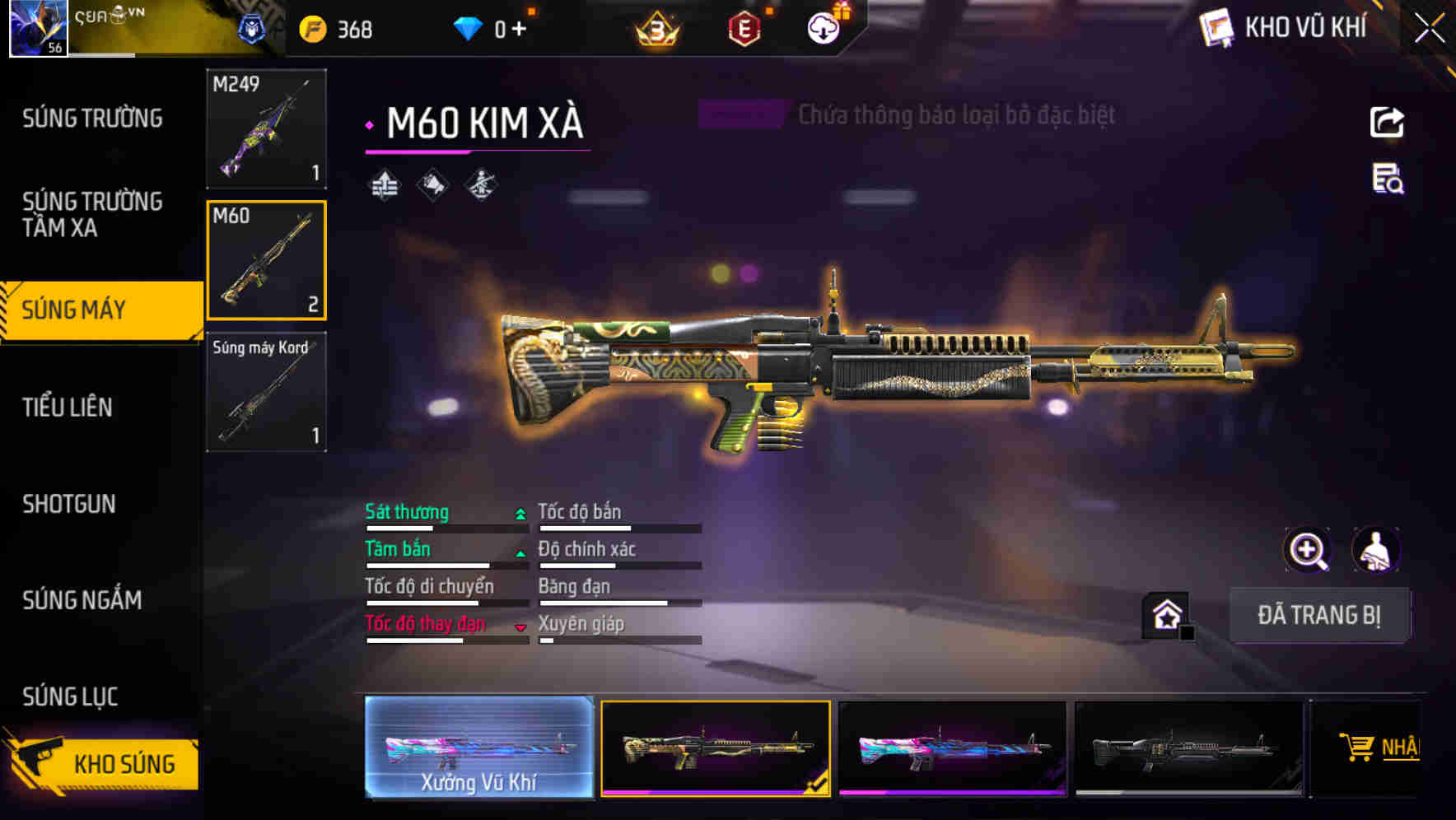Select the highlighted M60 skin at the bottom

coord(715,749)
